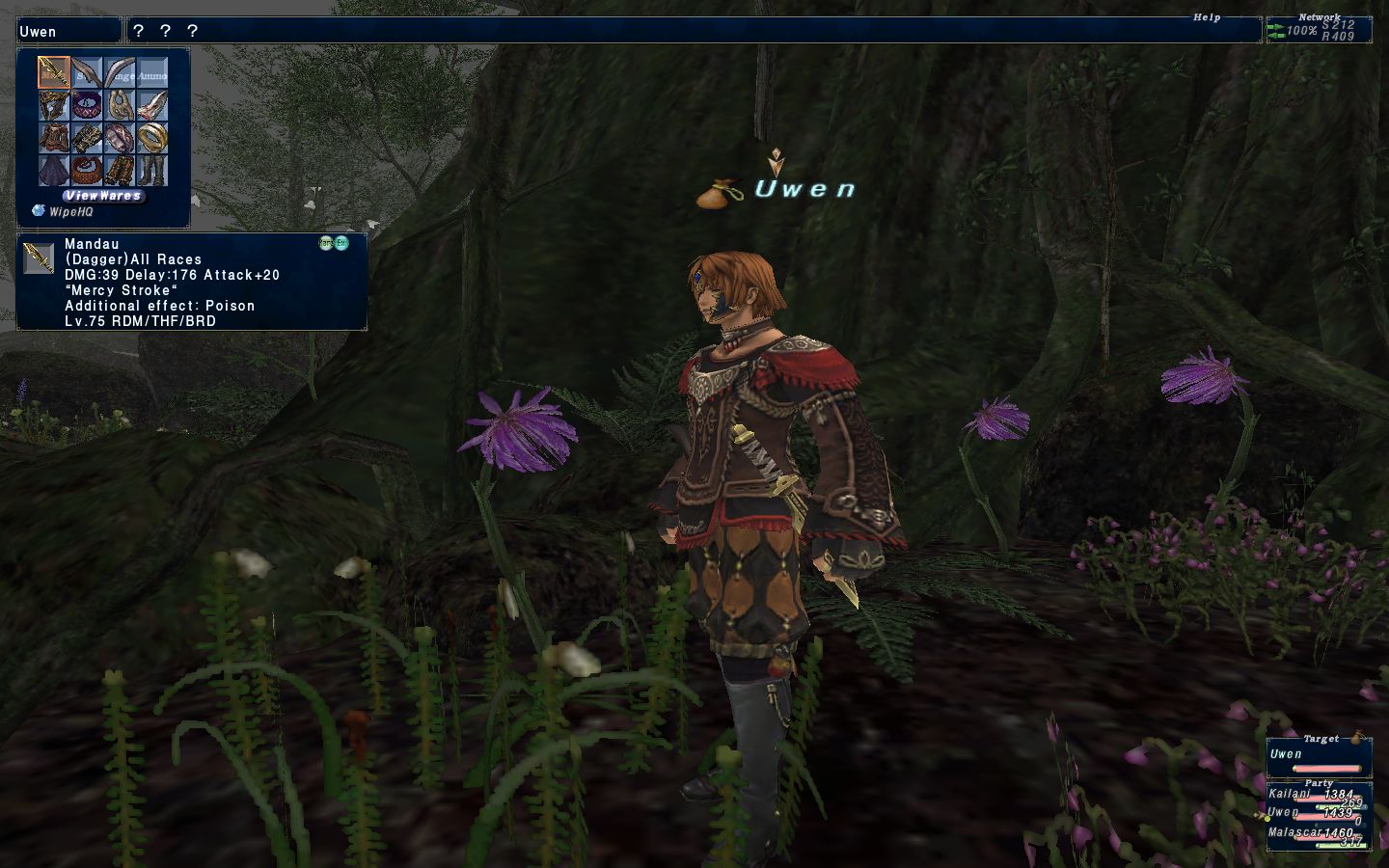Select the gold earring slot
Viewport: 1389px width, 868px height.
point(120,105)
